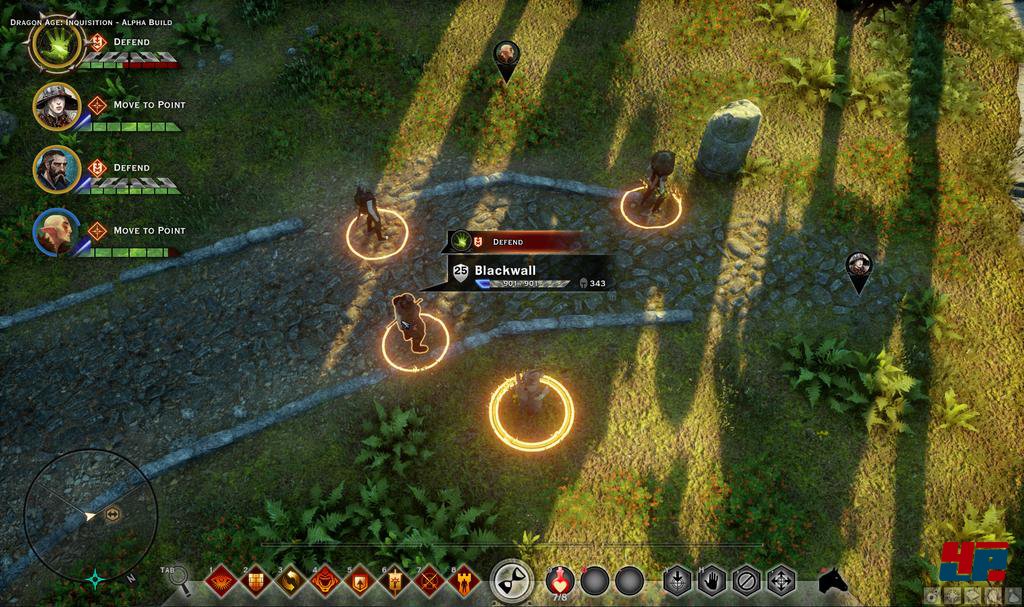Viewport: 1024px width, 607px height.
Task: Drink the red health potion
Action: click(x=562, y=580)
